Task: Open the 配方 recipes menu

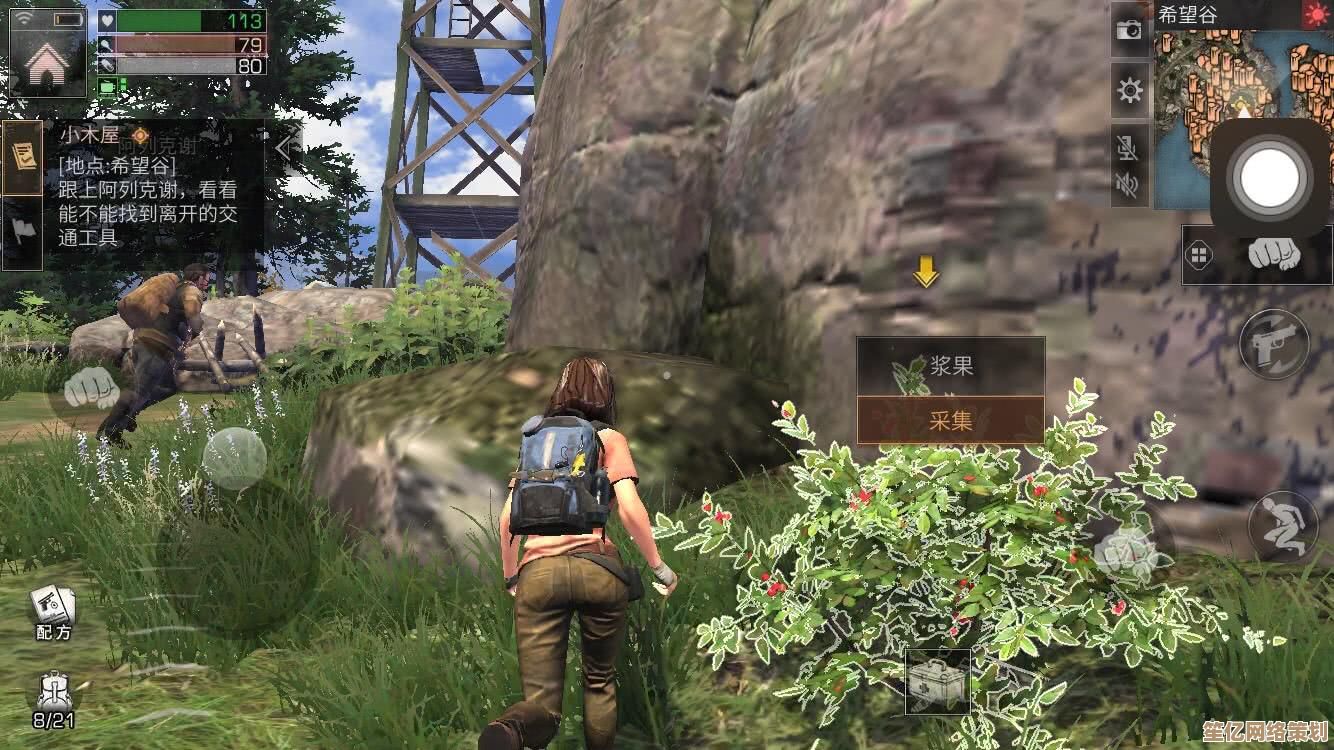Action: click(53, 611)
